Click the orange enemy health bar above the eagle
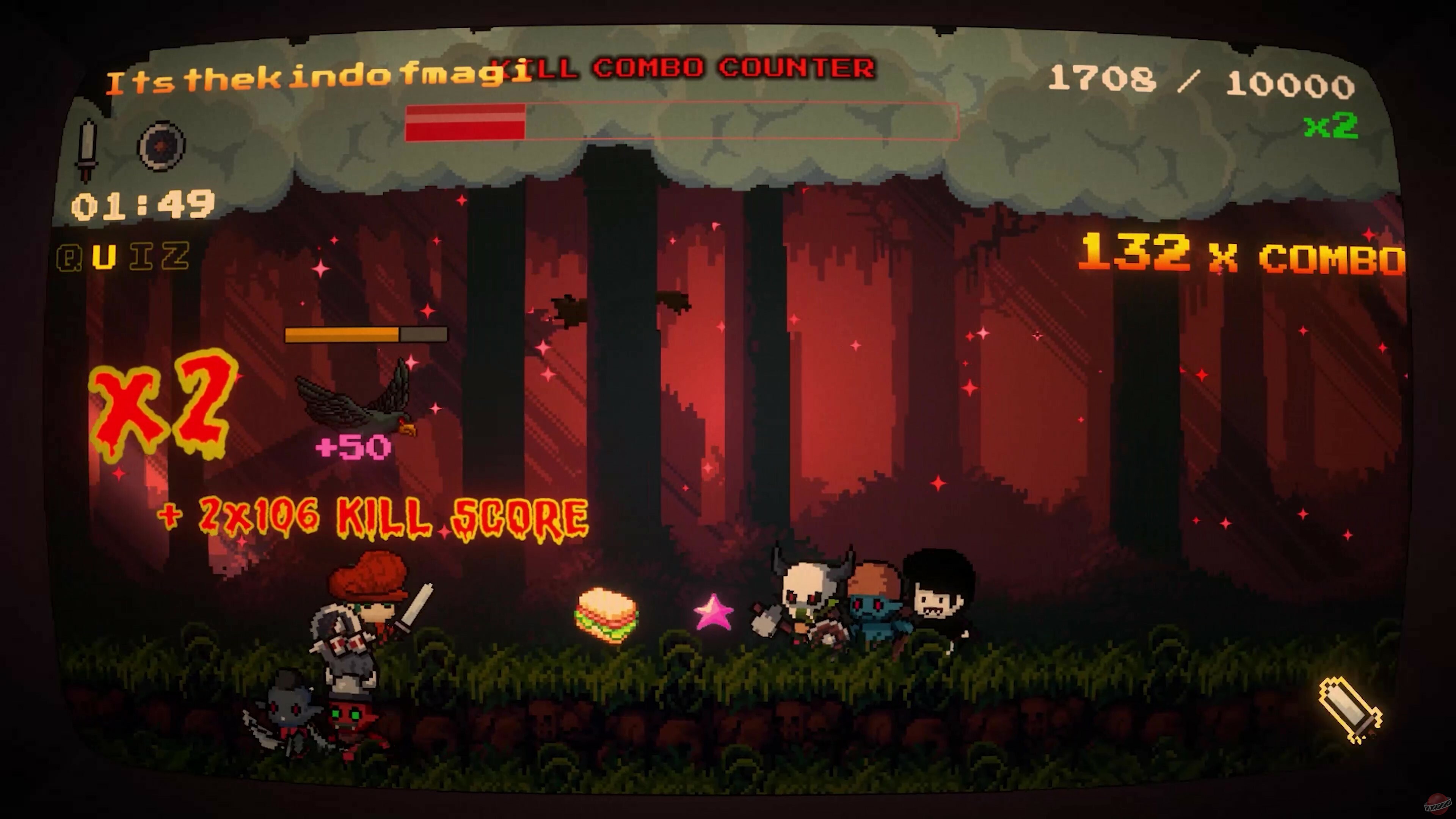This screenshot has height=819, width=1456. coord(366,335)
